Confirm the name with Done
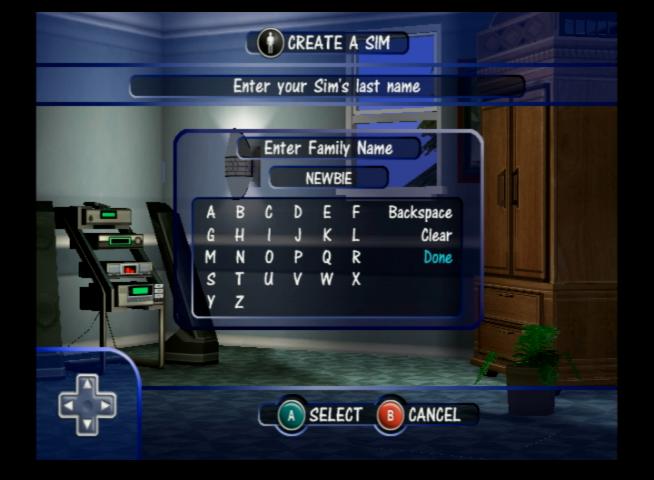 pyautogui.click(x=437, y=258)
